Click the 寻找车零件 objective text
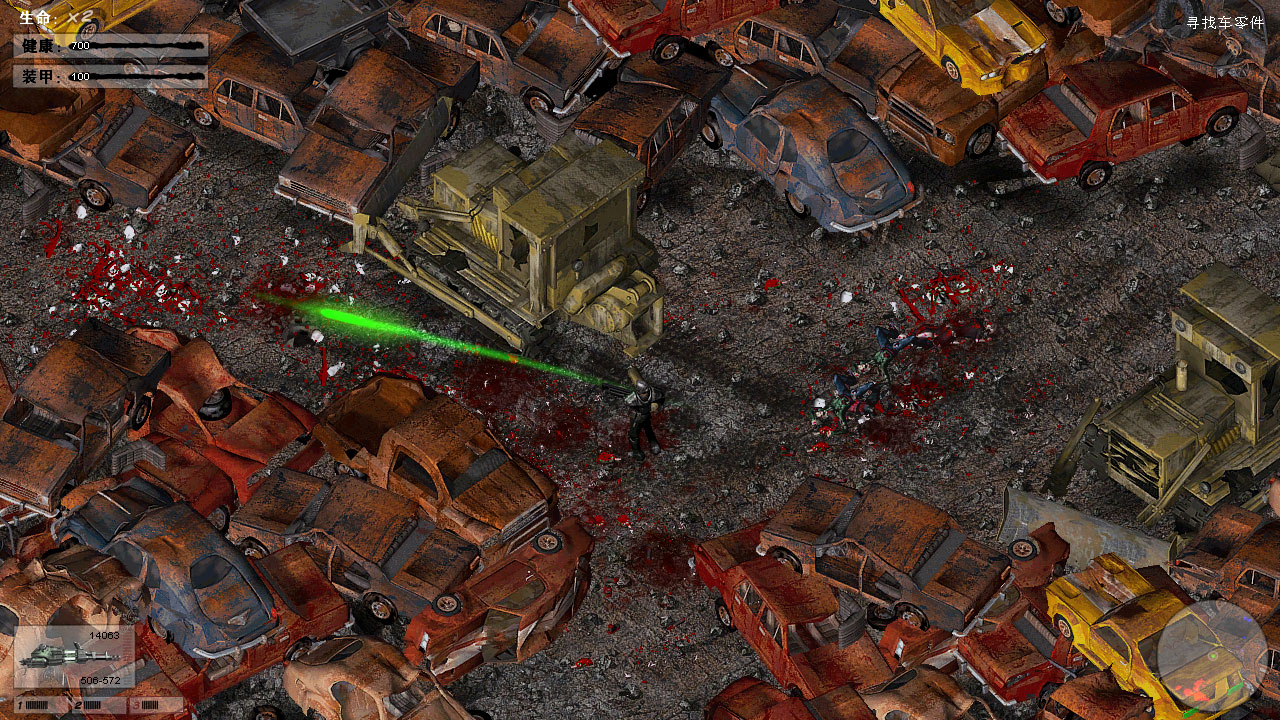The height and width of the screenshot is (720, 1280). point(1225,23)
